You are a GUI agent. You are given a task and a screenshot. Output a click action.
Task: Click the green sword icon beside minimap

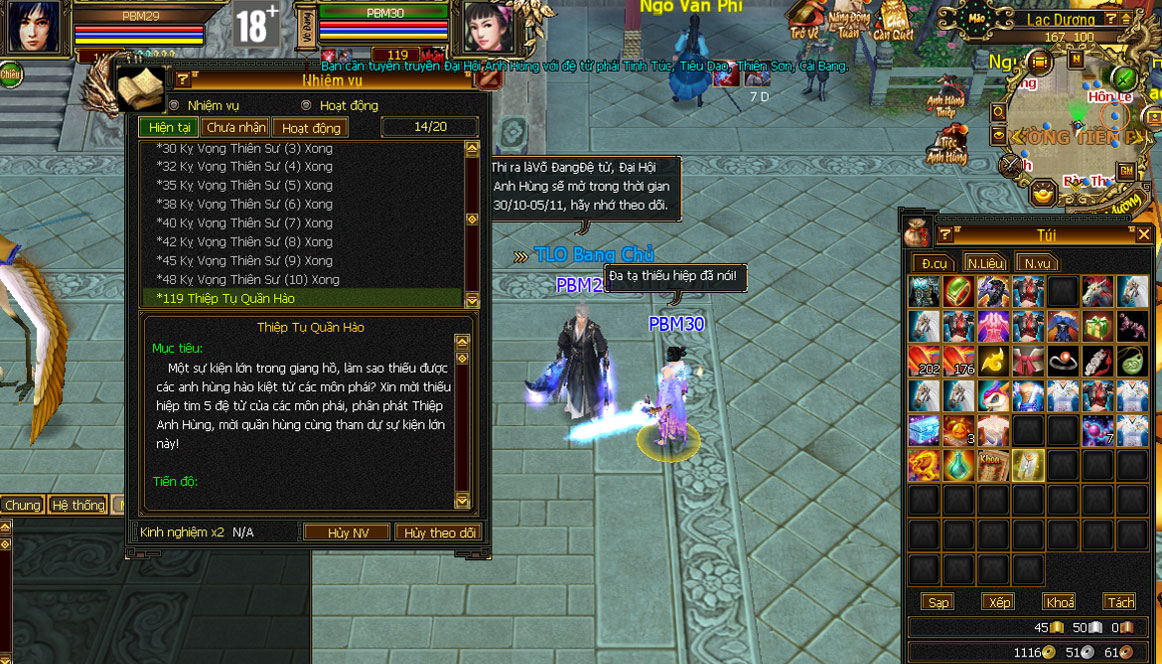click(1124, 77)
